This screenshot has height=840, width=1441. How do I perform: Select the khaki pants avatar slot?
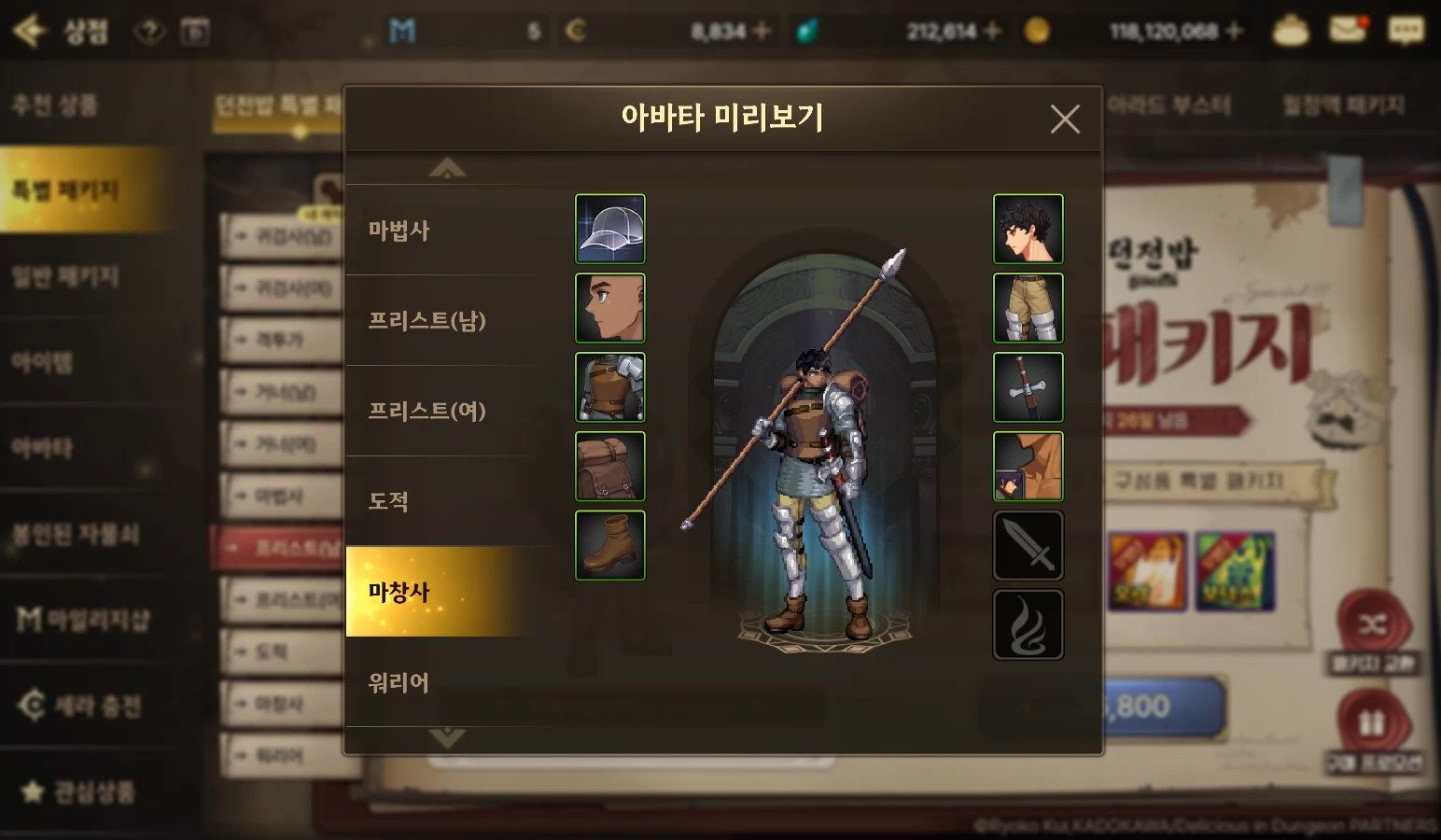(1028, 308)
